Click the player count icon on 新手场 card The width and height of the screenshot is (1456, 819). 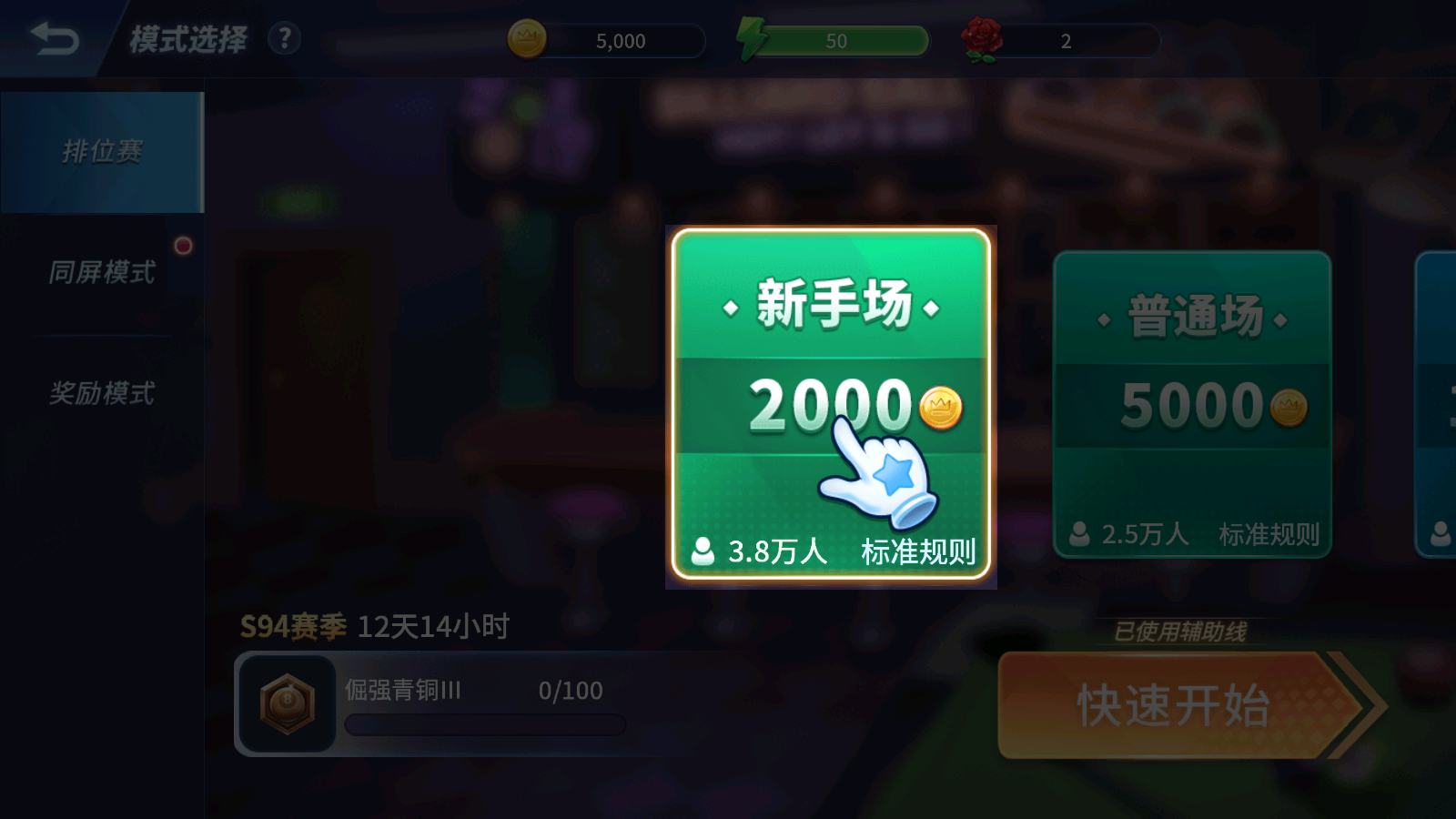click(702, 550)
